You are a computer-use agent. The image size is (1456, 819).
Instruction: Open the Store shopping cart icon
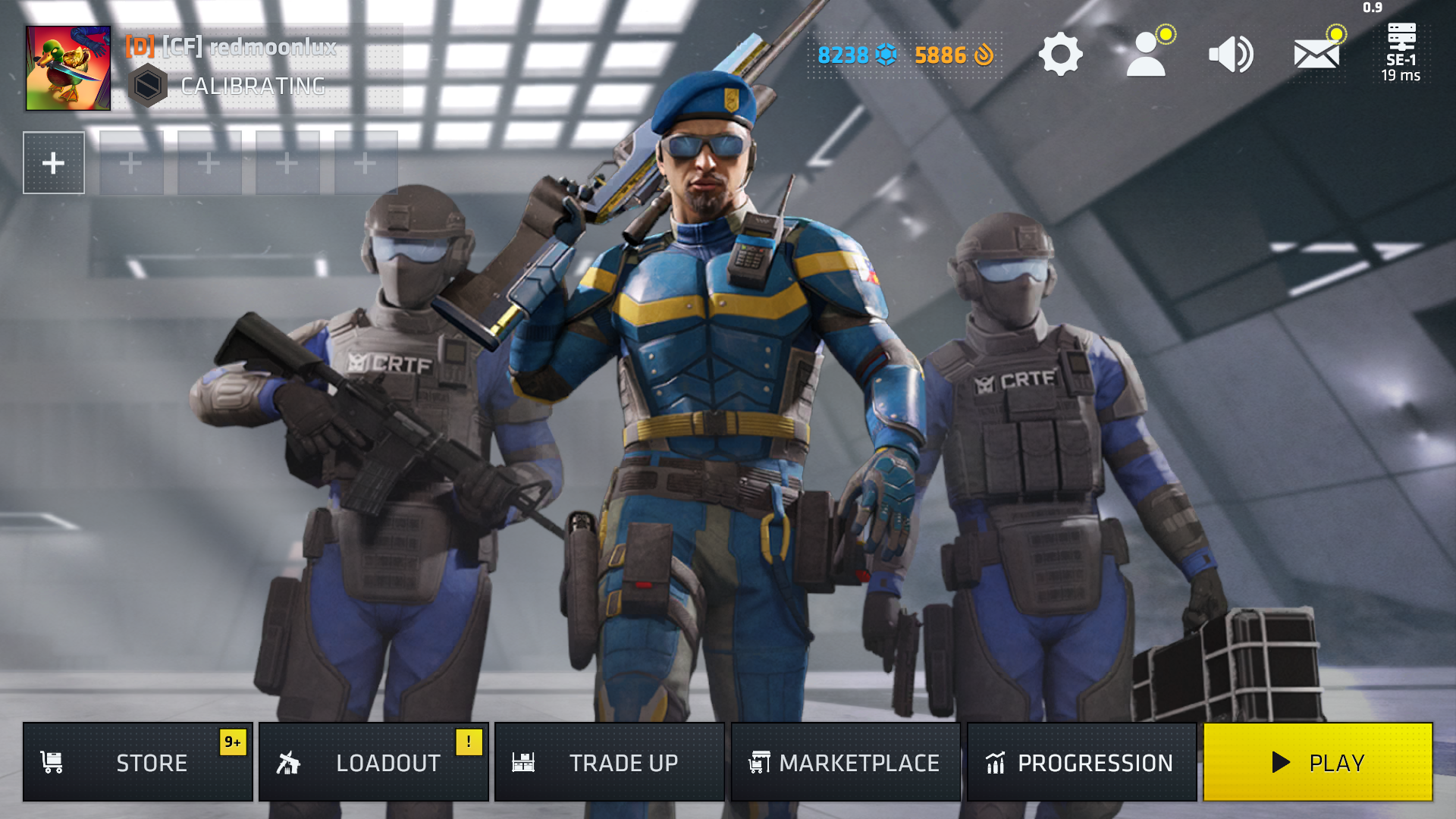51,763
